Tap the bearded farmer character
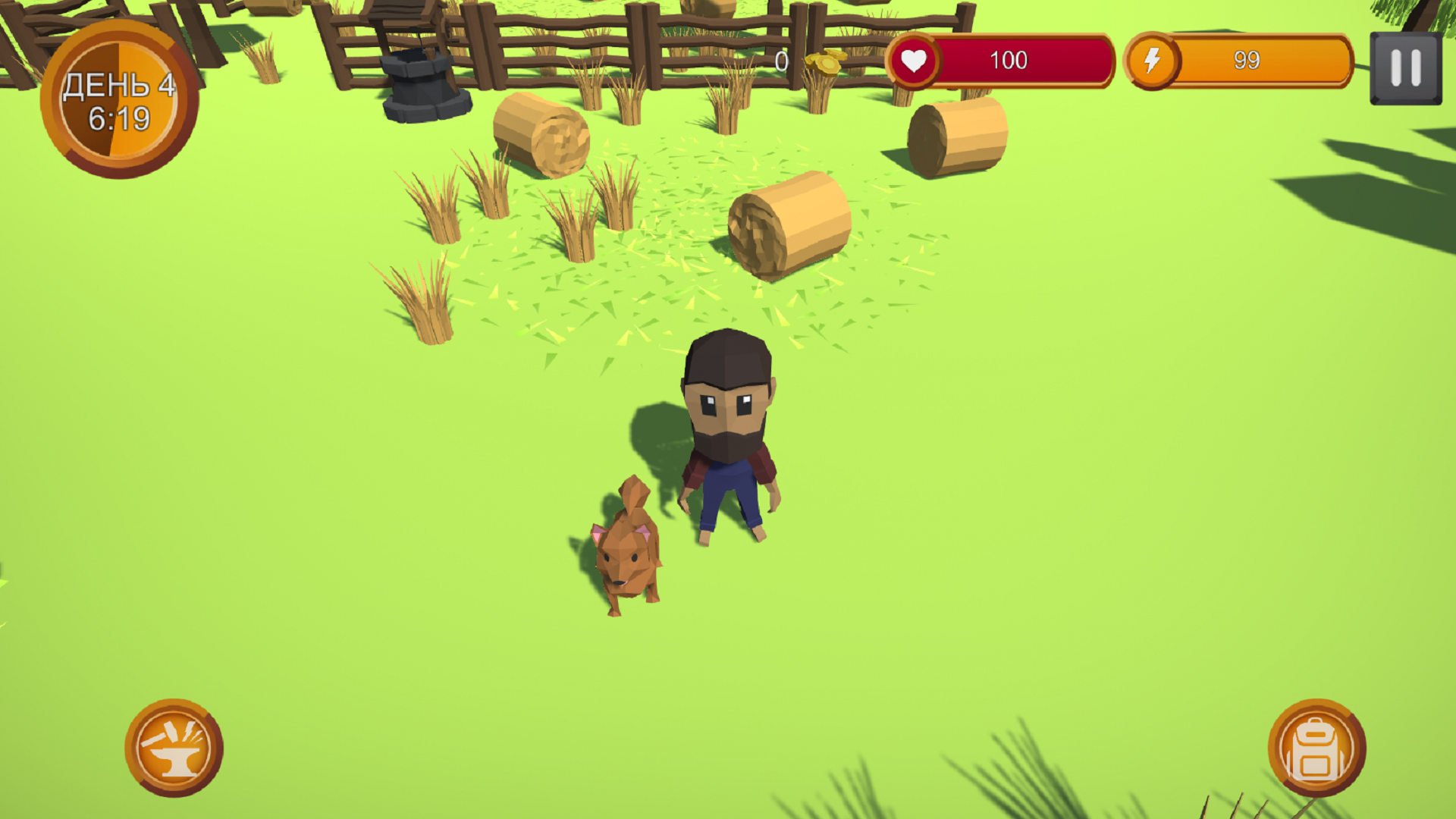The image size is (1456, 819). 728,432
